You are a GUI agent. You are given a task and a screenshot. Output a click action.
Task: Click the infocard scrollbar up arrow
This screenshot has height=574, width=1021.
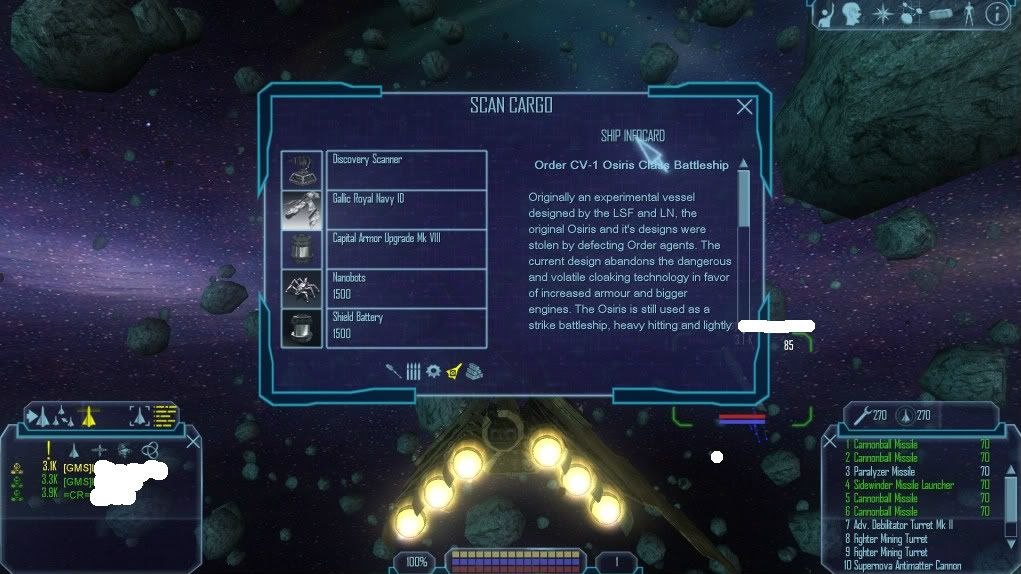(x=743, y=164)
